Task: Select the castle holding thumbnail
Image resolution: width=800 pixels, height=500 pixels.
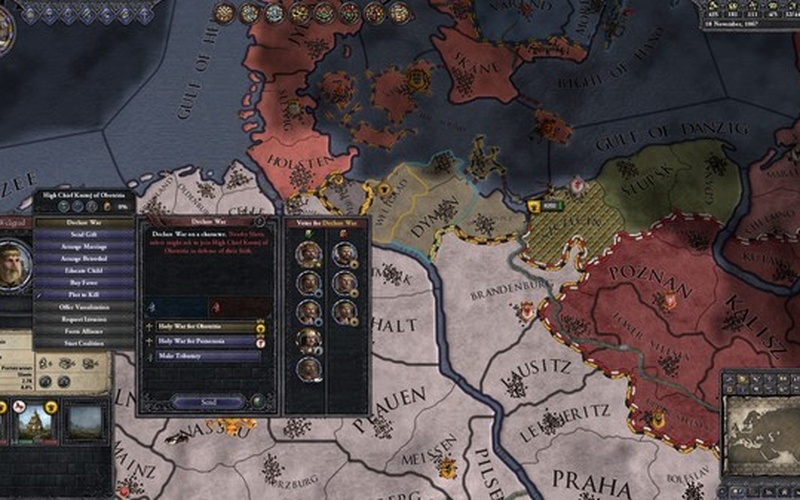Action: point(37,421)
